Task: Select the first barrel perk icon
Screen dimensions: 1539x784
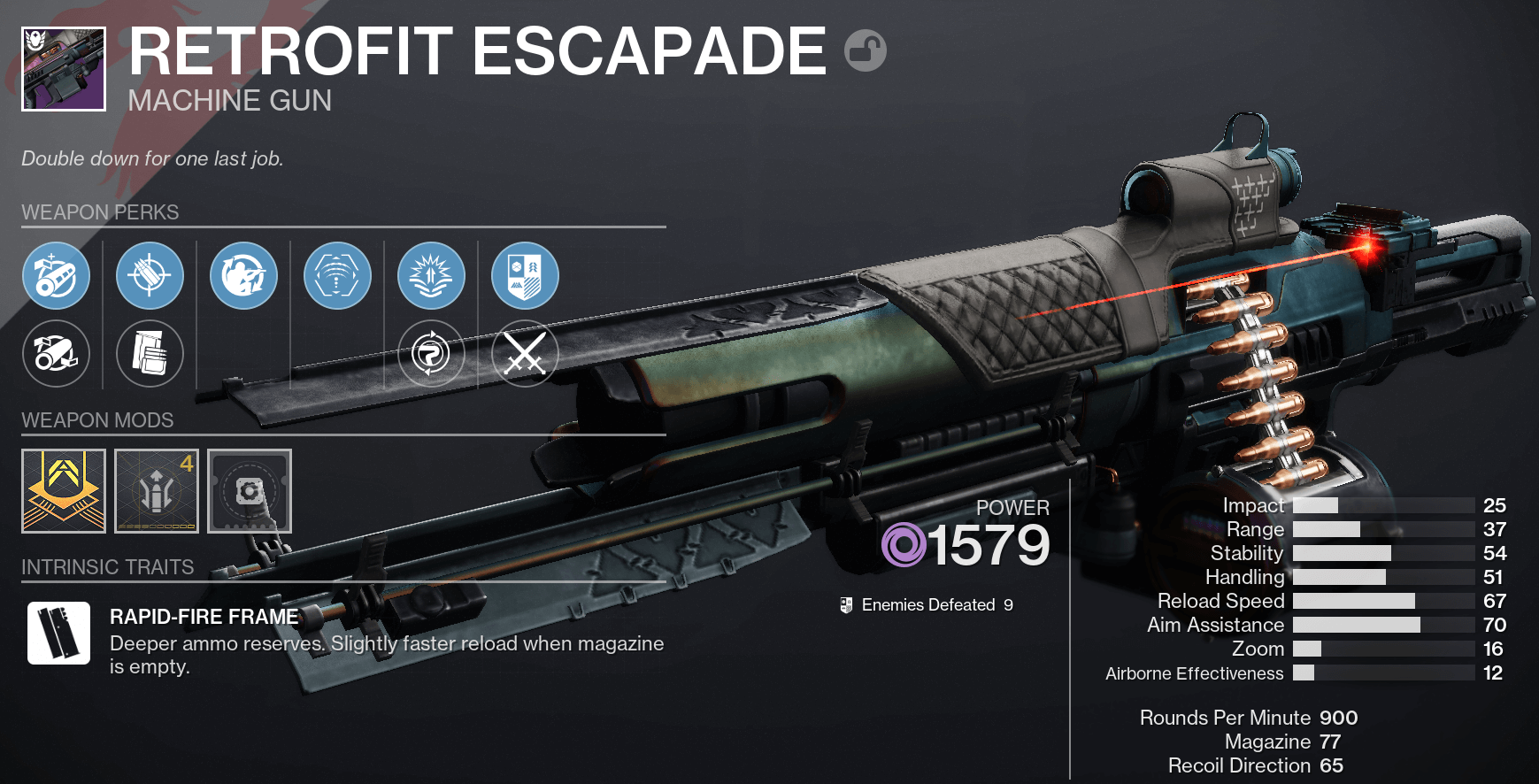Action: pos(56,275)
